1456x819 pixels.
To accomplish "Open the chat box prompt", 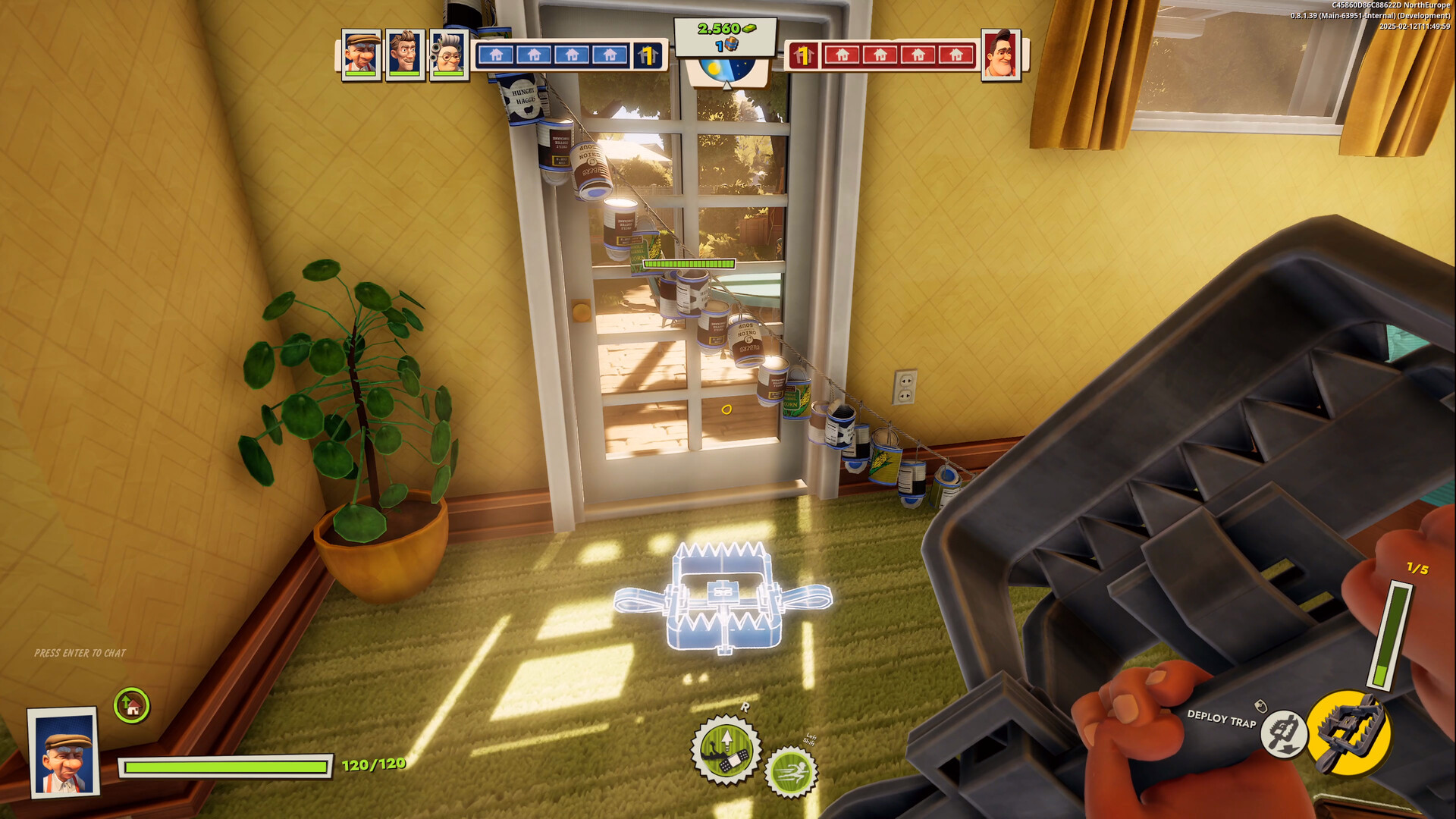I will (x=80, y=653).
